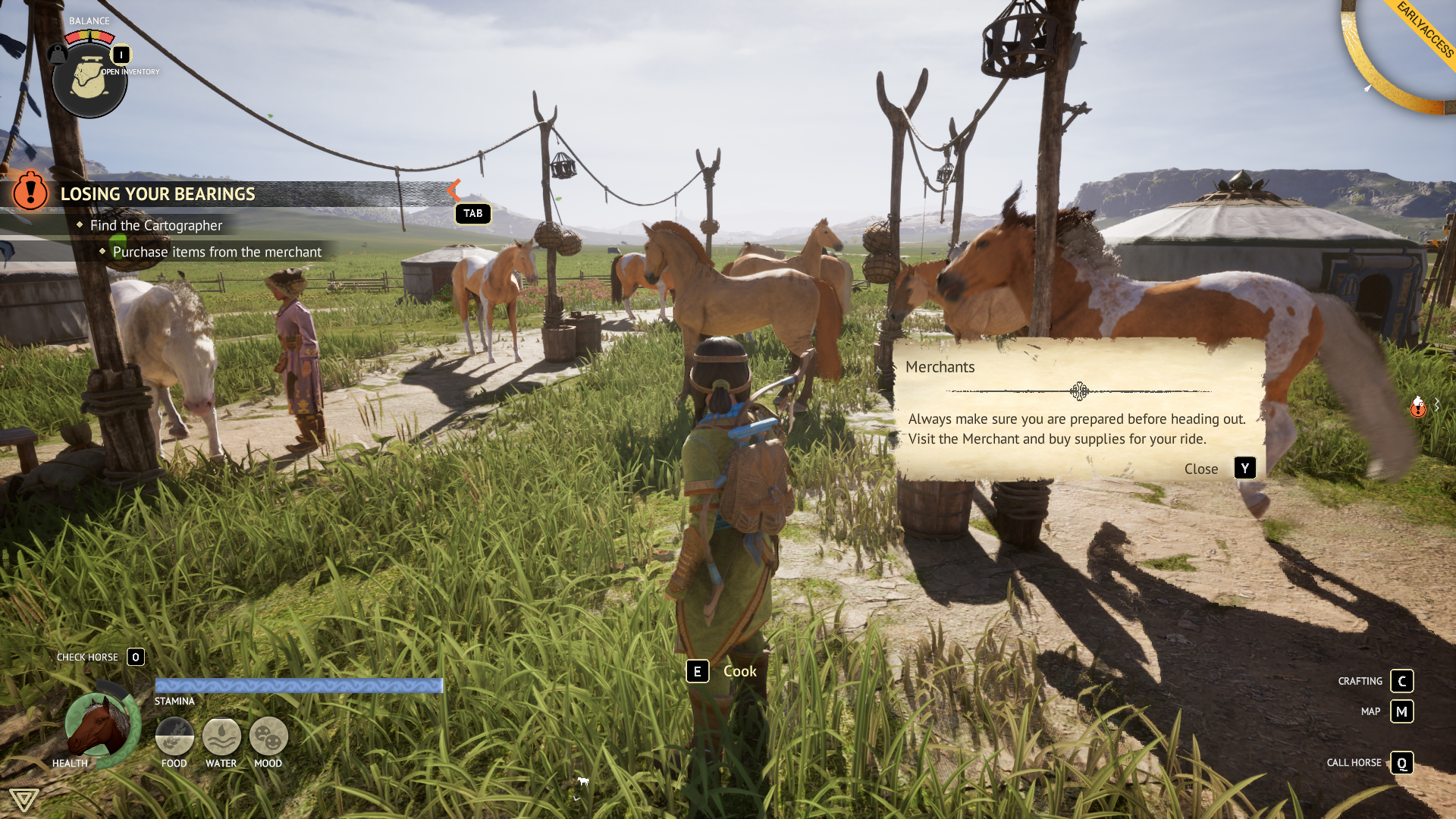The height and width of the screenshot is (819, 1456).
Task: Open the Map
Action: (1401, 711)
